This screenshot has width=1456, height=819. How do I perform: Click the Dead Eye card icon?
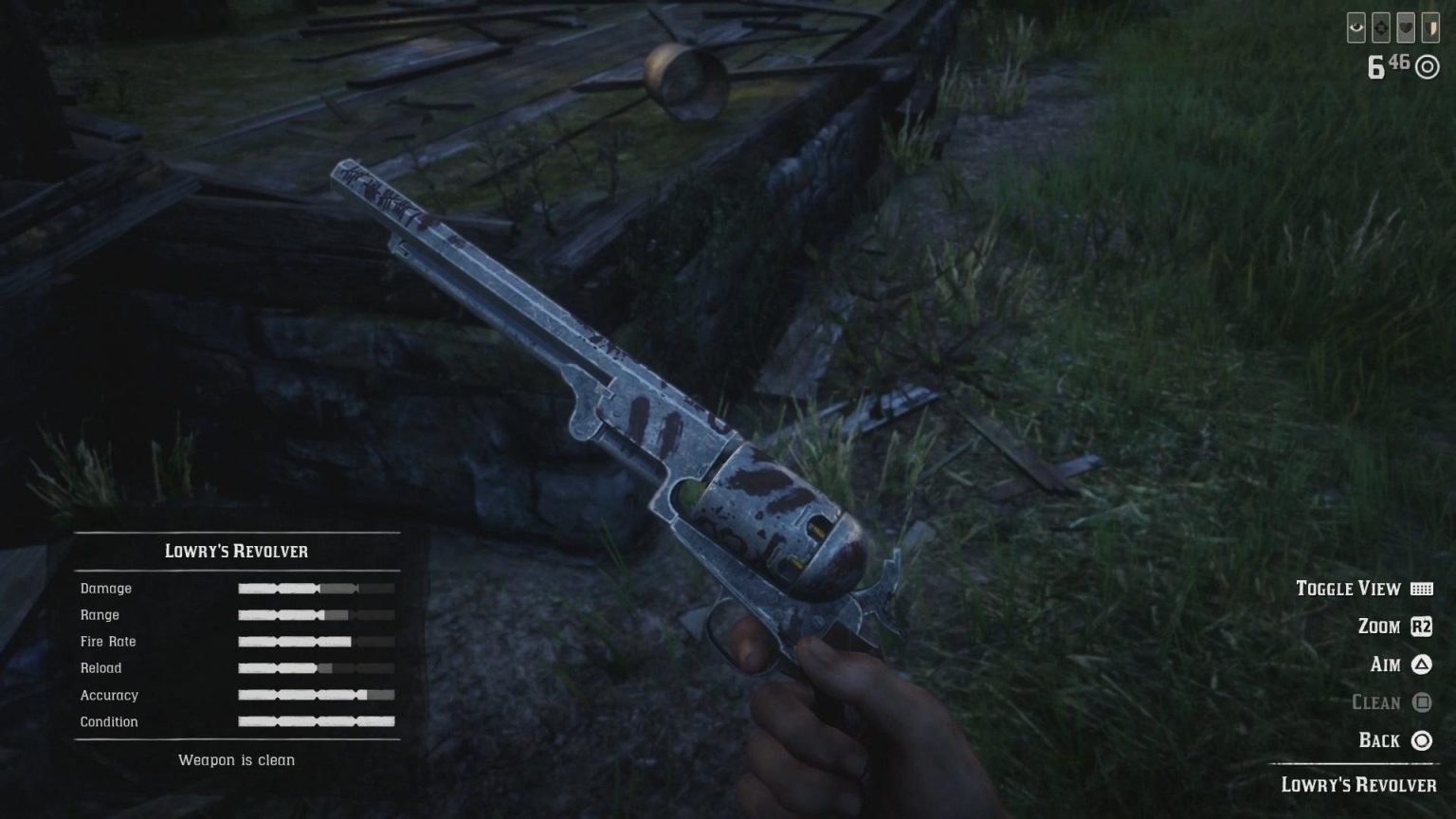point(1356,27)
